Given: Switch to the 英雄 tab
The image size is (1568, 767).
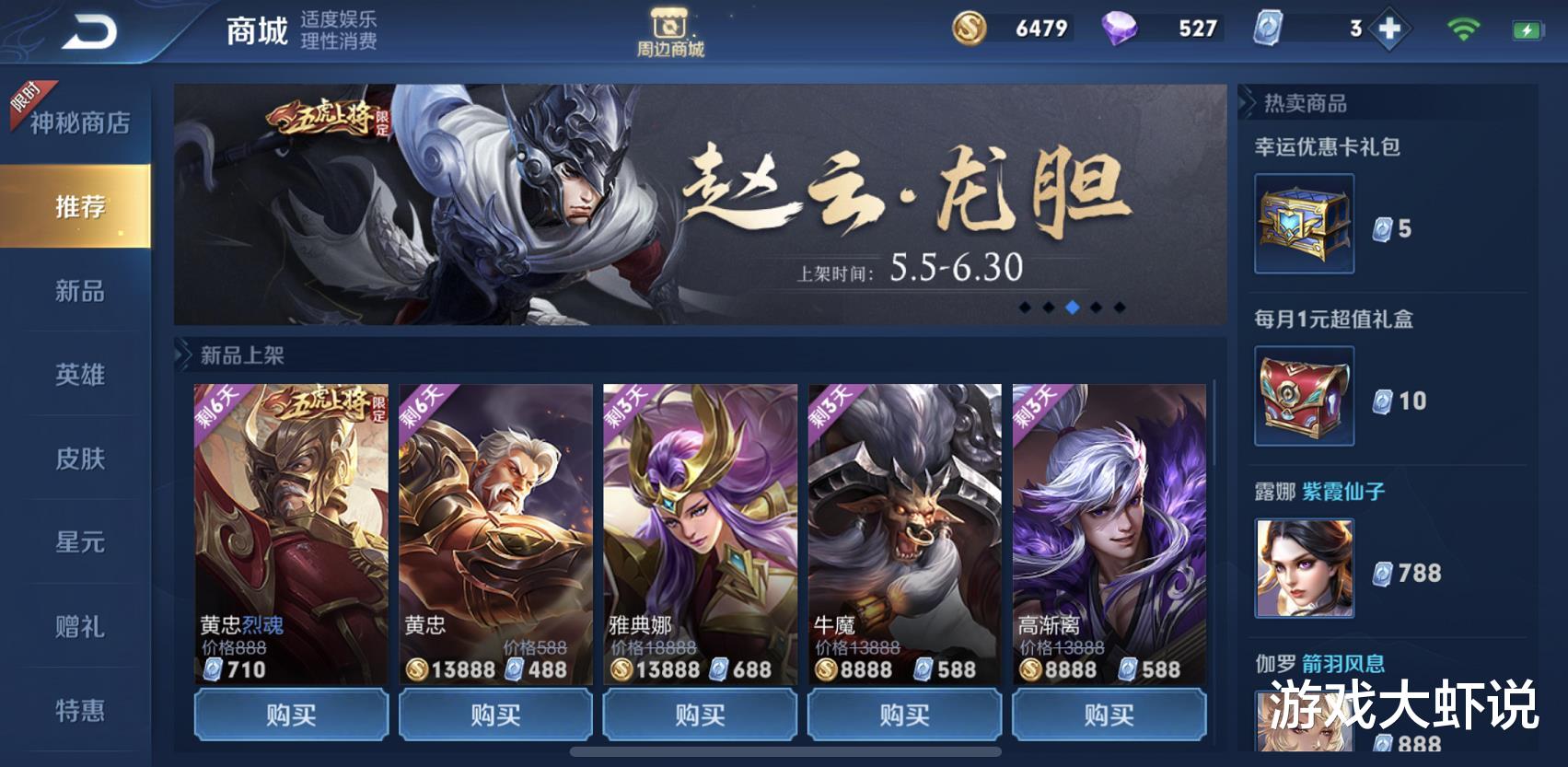Looking at the screenshot, I should coord(81,375).
